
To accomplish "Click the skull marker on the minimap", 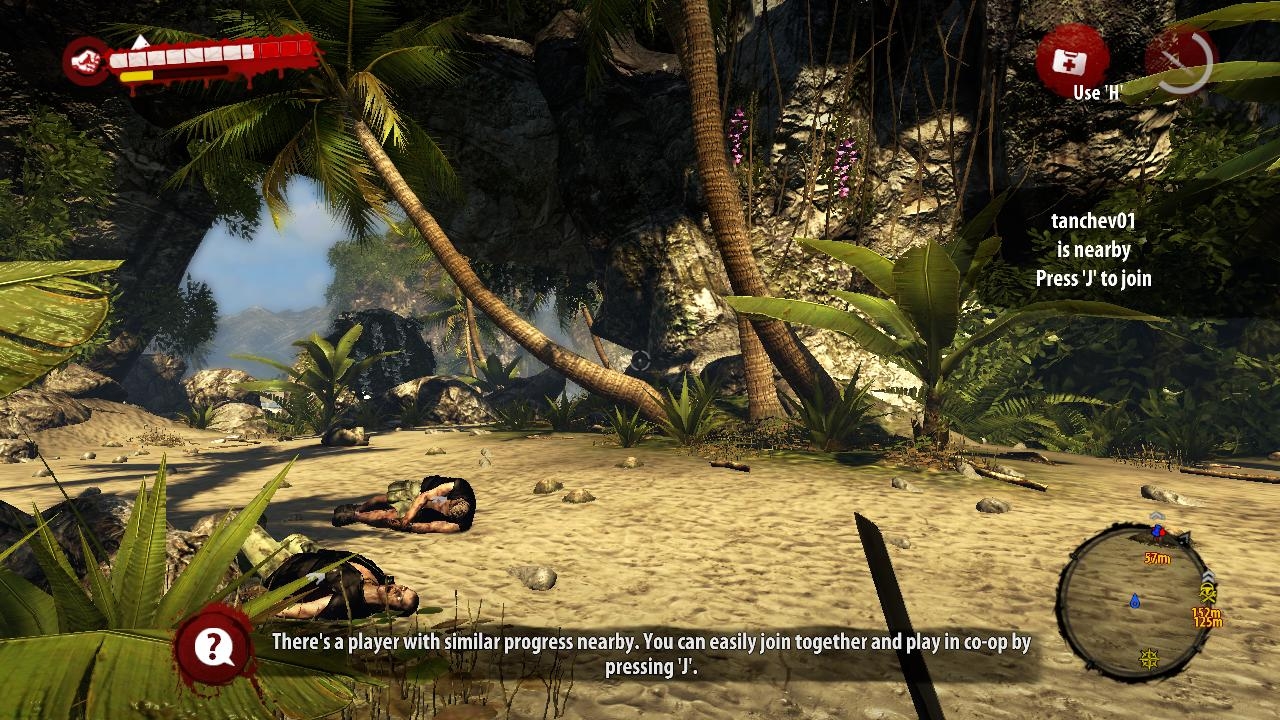I will (1207, 593).
